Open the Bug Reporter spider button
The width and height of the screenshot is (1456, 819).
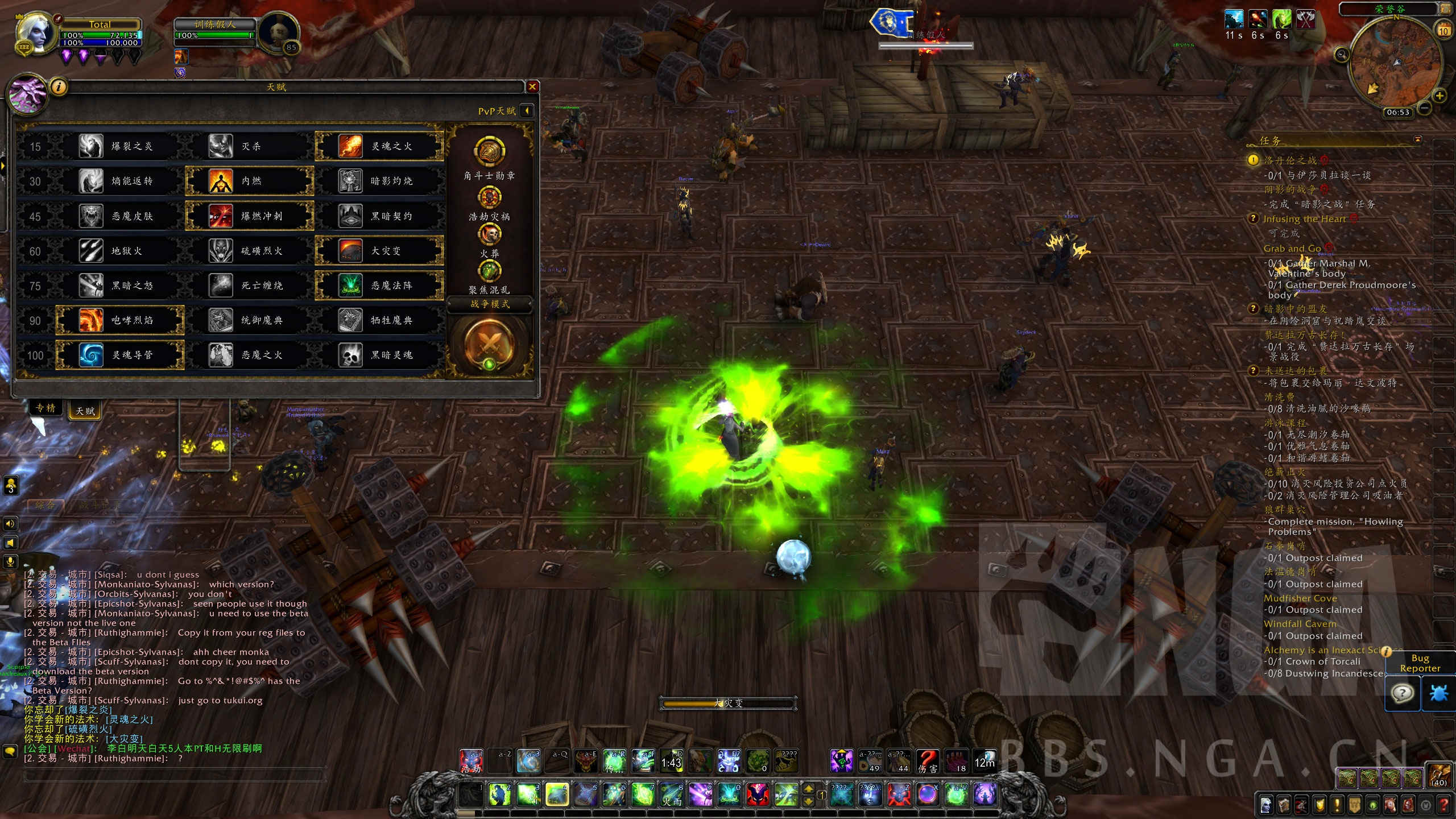(x=1438, y=694)
